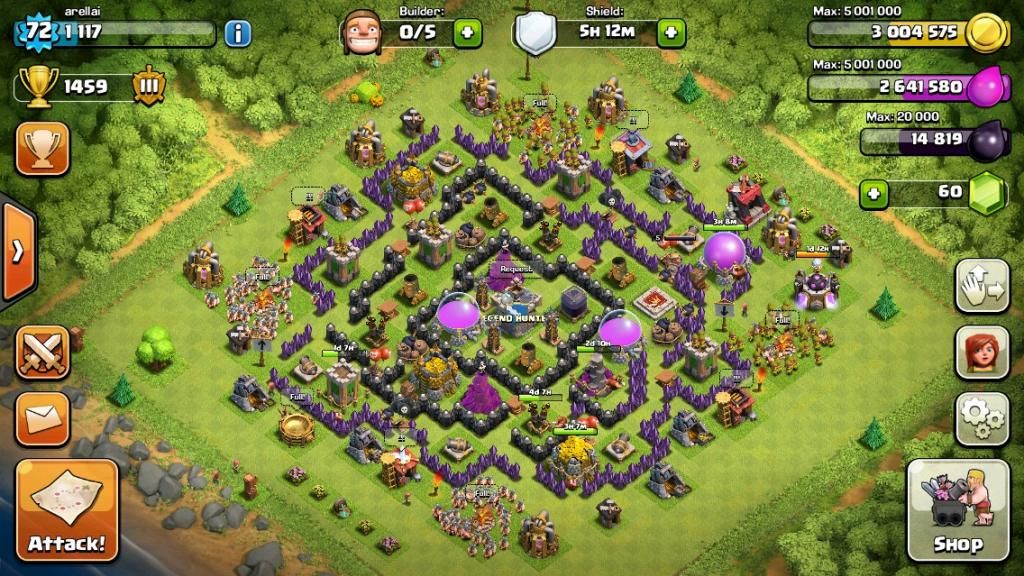
Task: Click the builder face icon
Action: point(361,33)
